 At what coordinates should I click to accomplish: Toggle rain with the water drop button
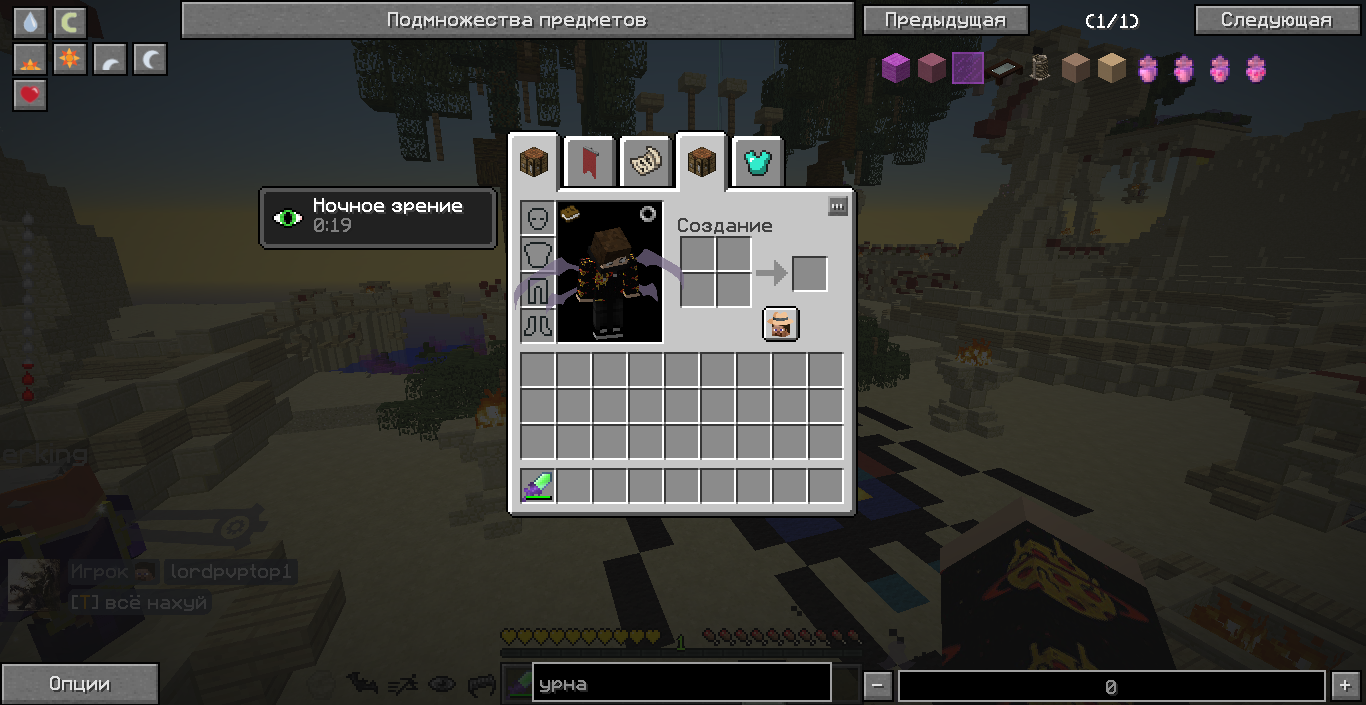coord(30,22)
